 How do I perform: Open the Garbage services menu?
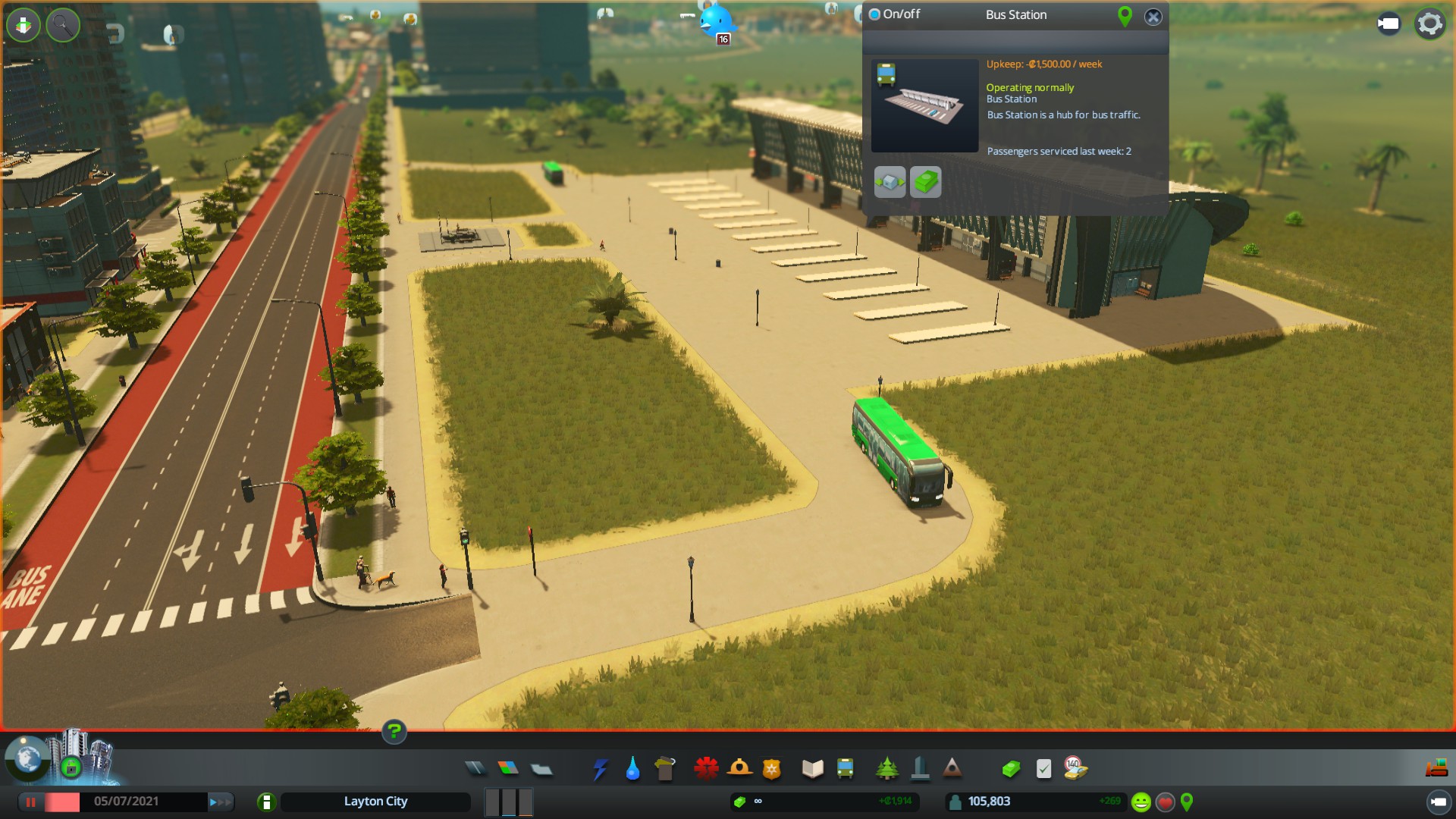point(665,769)
